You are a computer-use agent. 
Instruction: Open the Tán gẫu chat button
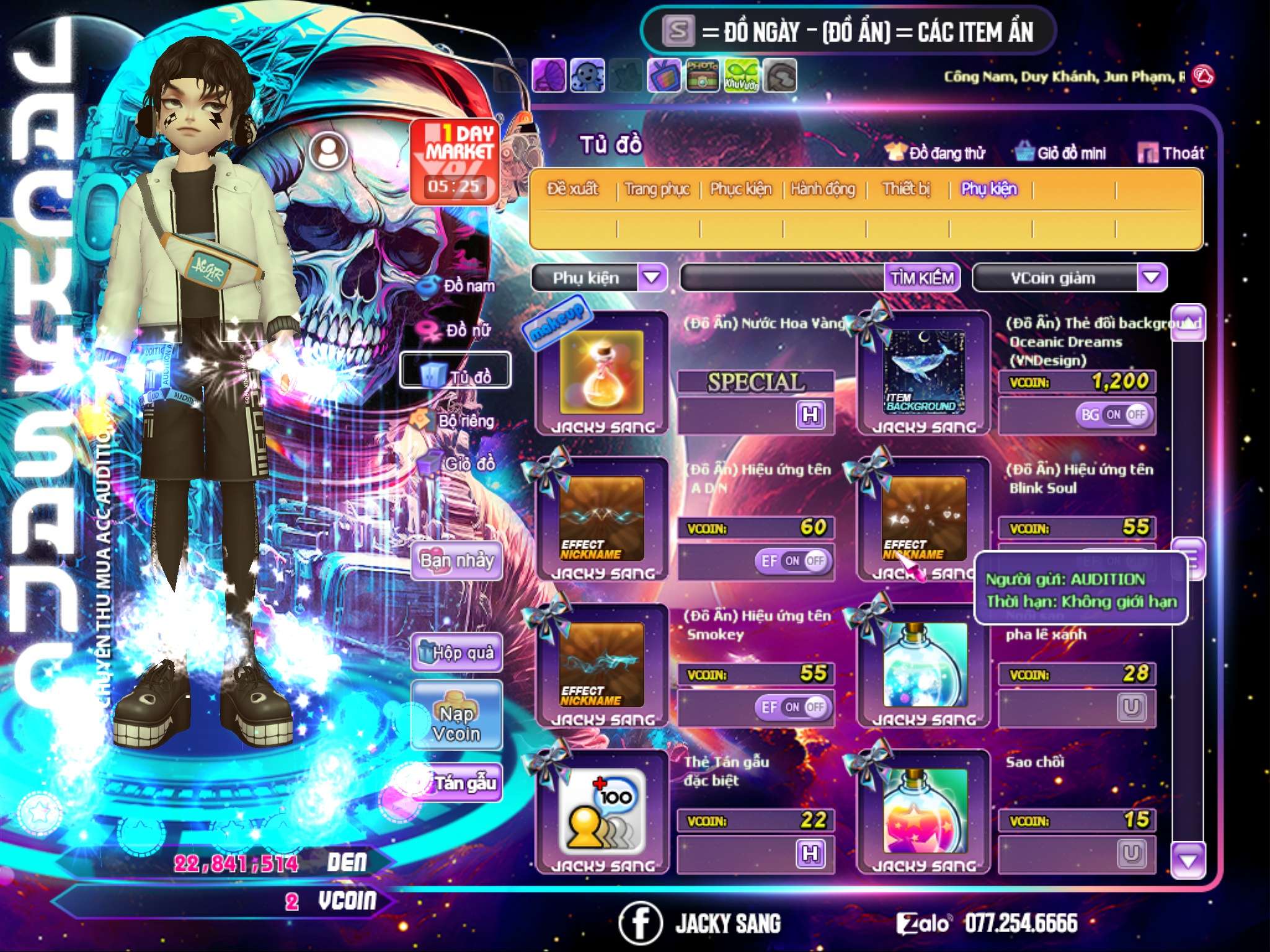457,783
